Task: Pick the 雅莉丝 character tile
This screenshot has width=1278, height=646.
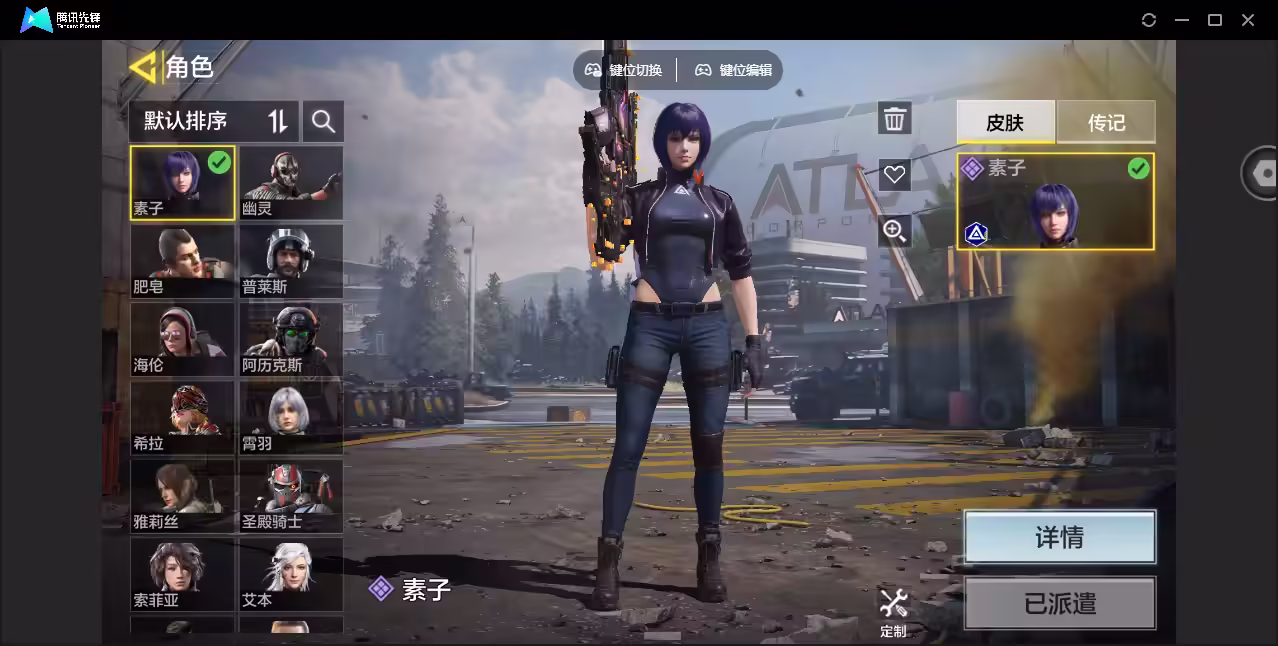Action: click(182, 495)
